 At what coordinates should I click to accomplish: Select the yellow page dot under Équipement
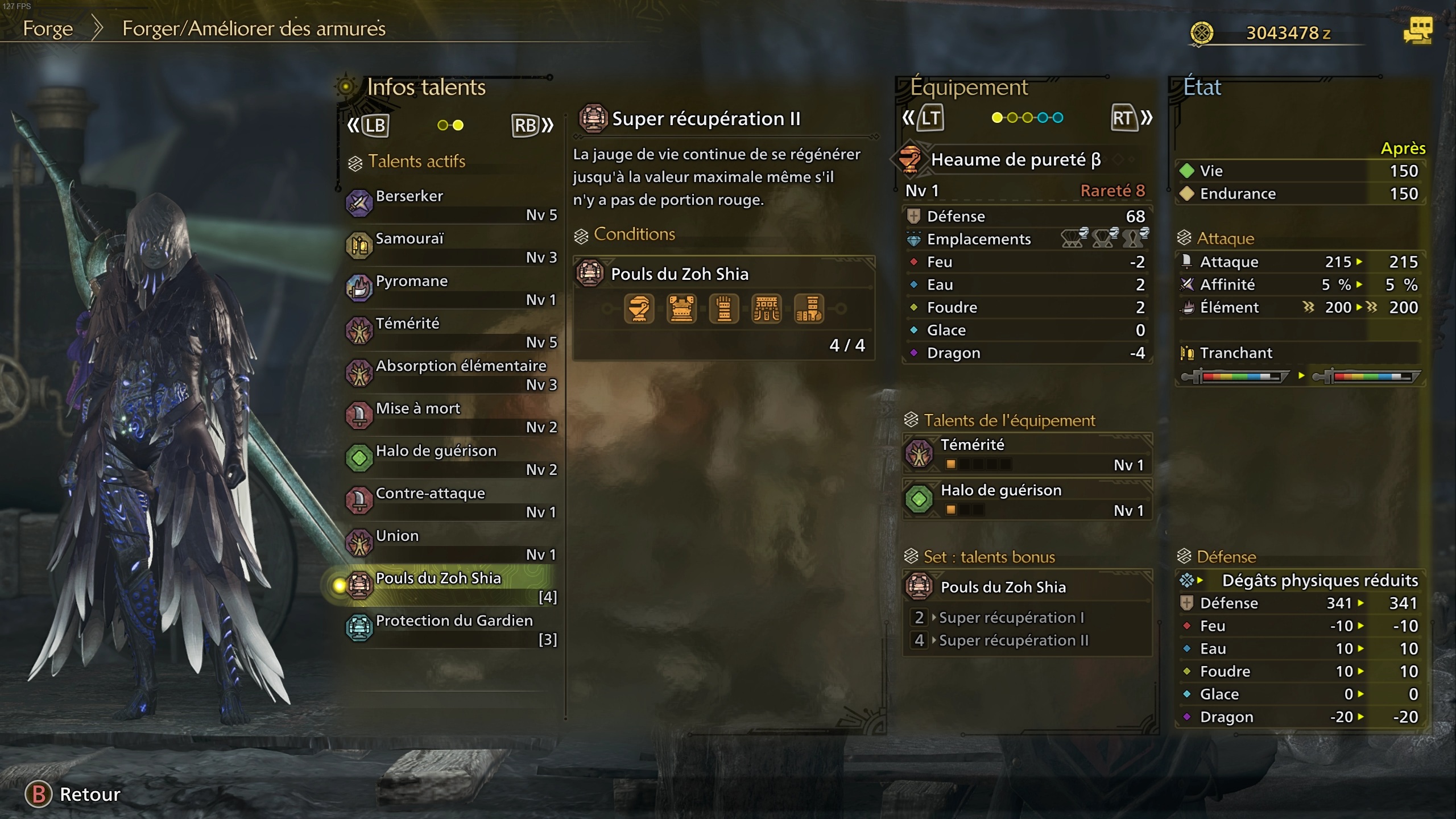click(x=996, y=118)
